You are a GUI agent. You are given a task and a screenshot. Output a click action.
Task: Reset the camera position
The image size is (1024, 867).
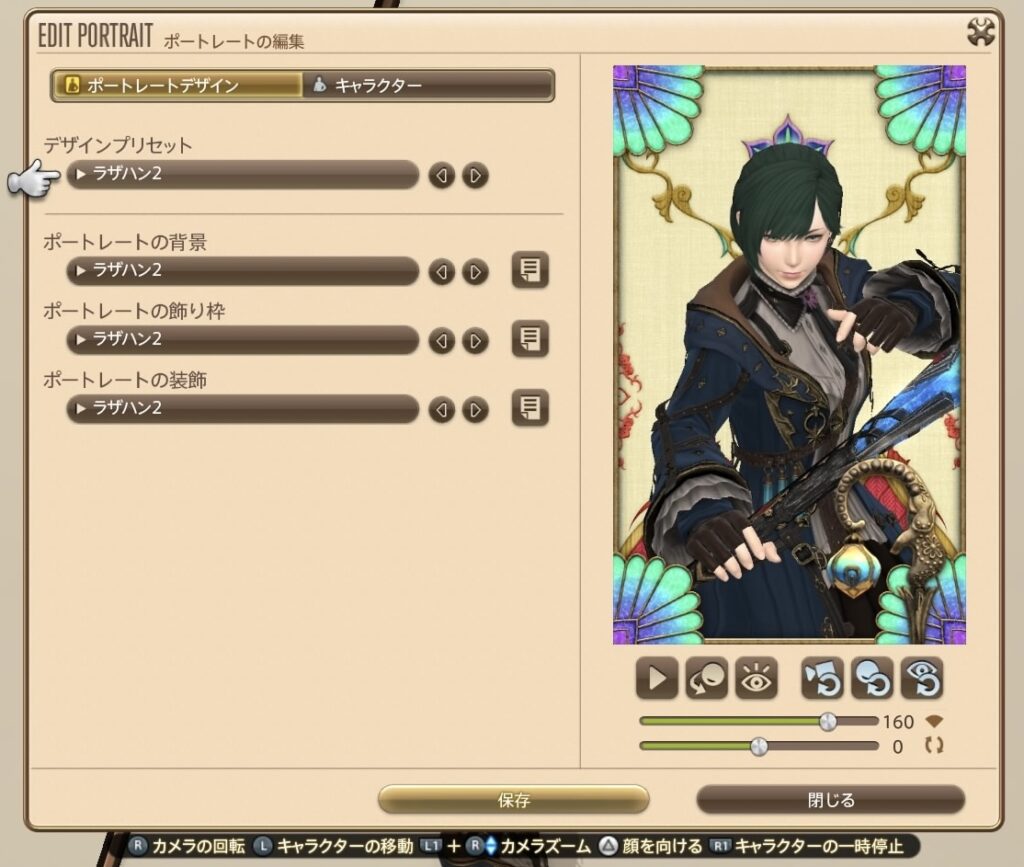pos(822,679)
